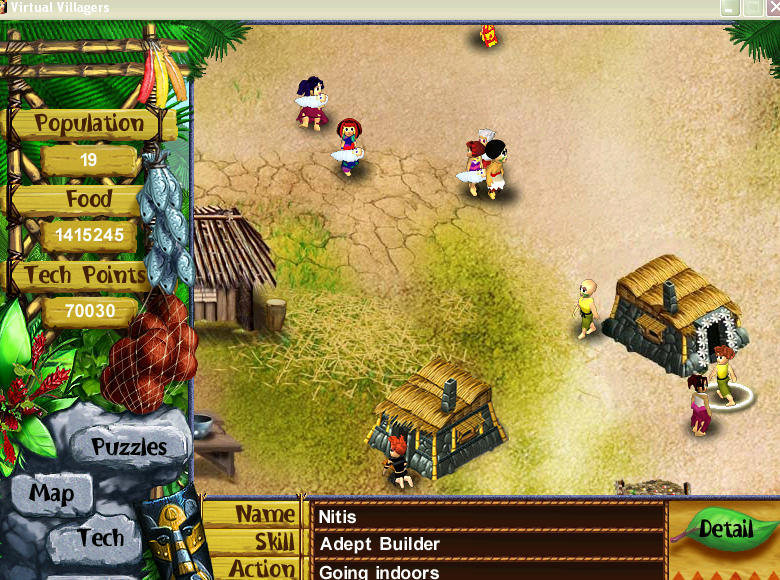The image size is (780, 580).
Task: Click the green Detail leaf button
Action: [x=726, y=528]
